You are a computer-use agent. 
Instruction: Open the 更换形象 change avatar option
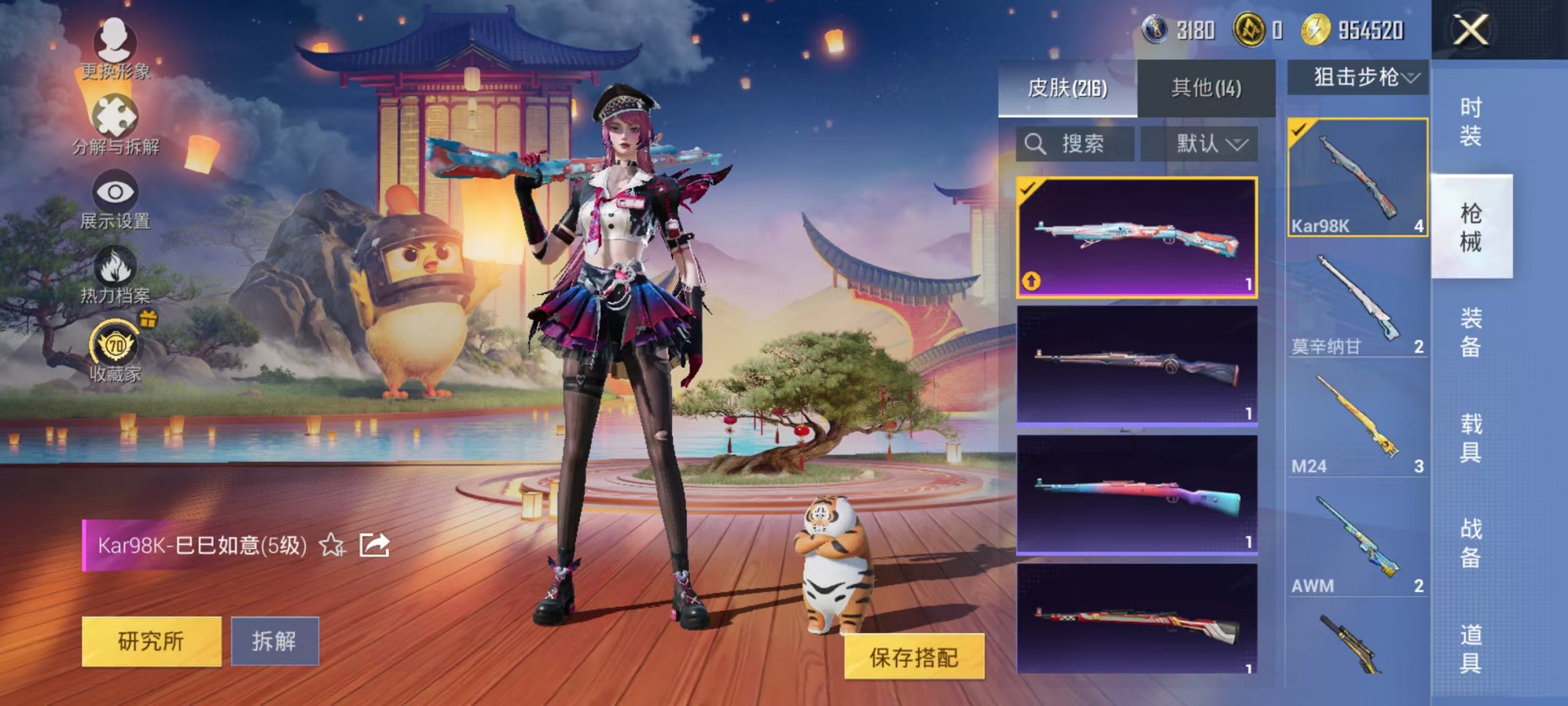[115, 49]
